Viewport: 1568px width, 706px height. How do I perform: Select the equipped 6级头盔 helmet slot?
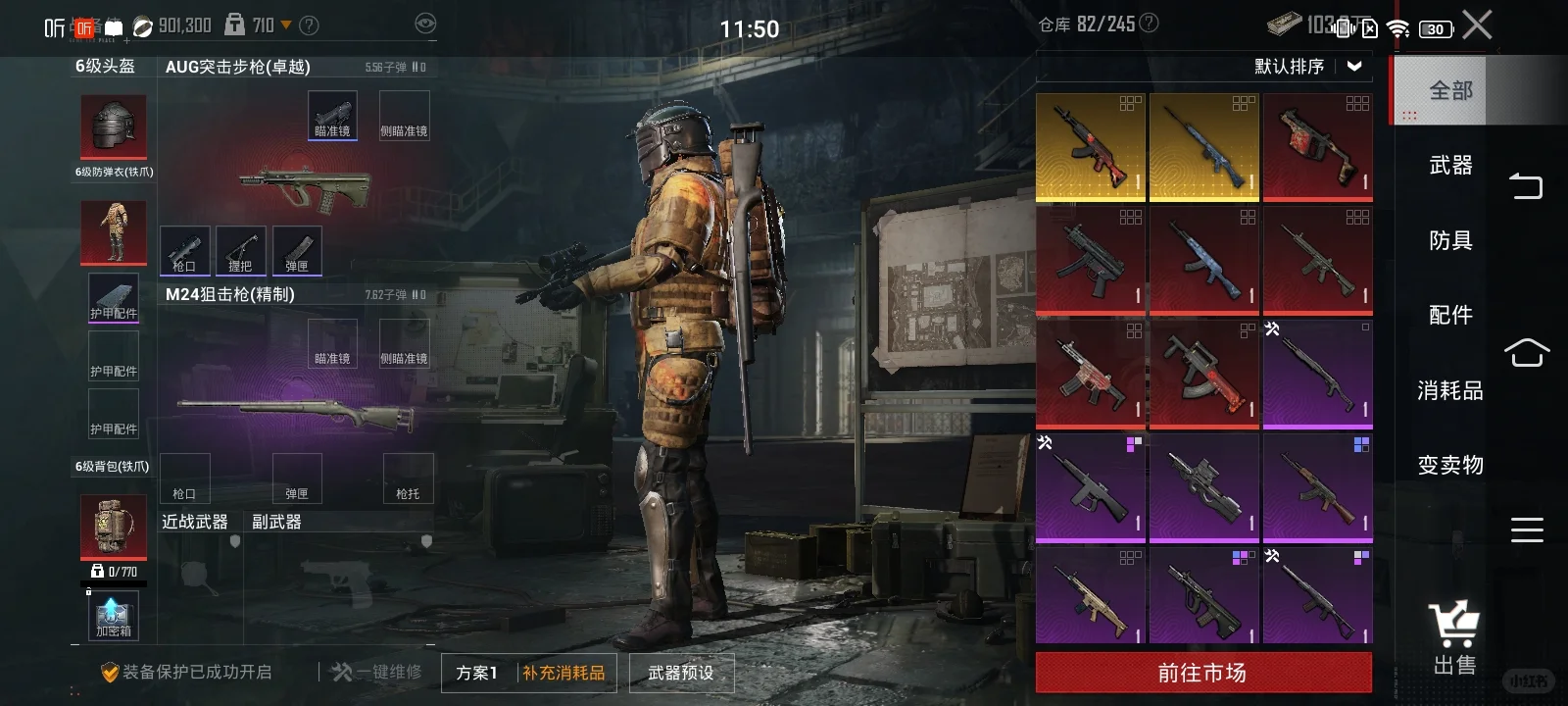pyautogui.click(x=114, y=126)
